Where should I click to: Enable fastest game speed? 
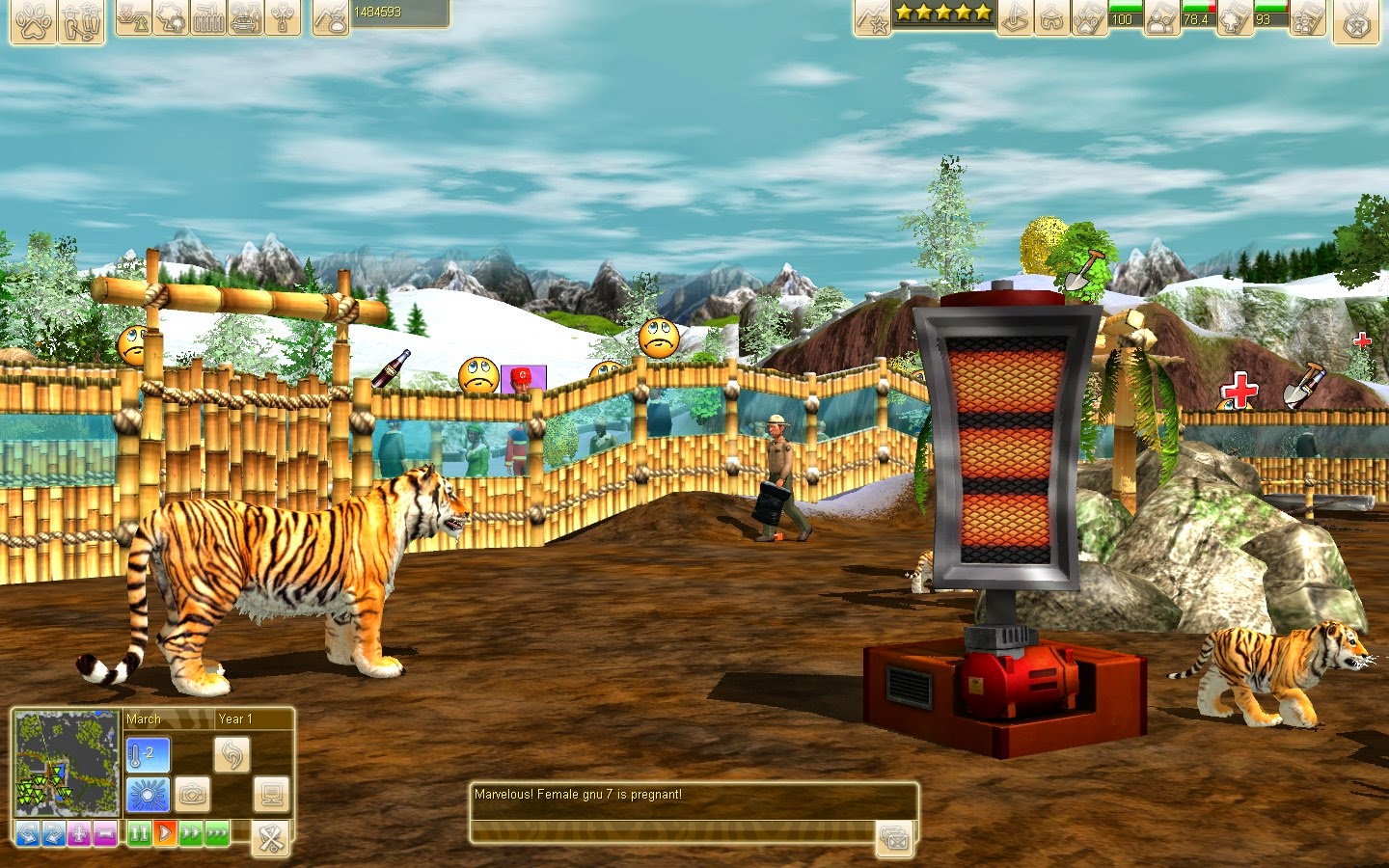216,833
